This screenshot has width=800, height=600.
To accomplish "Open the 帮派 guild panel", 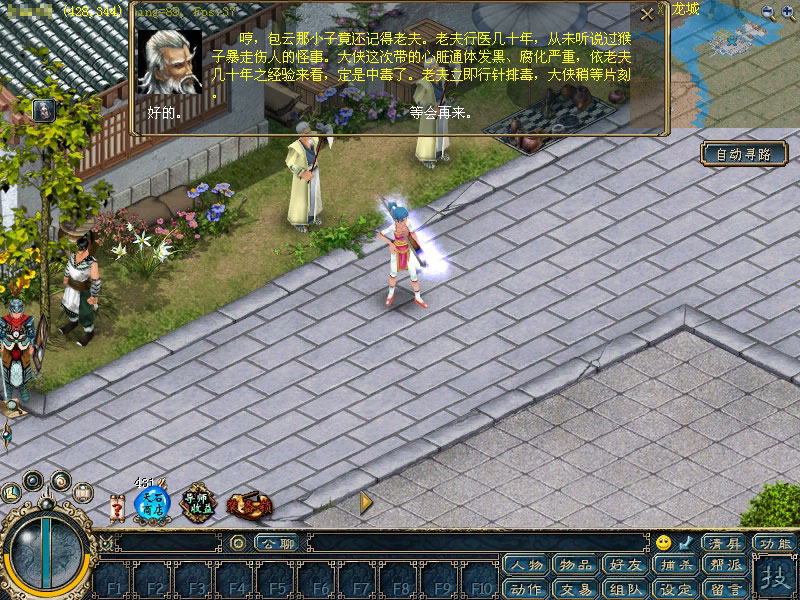I will pos(724,566).
